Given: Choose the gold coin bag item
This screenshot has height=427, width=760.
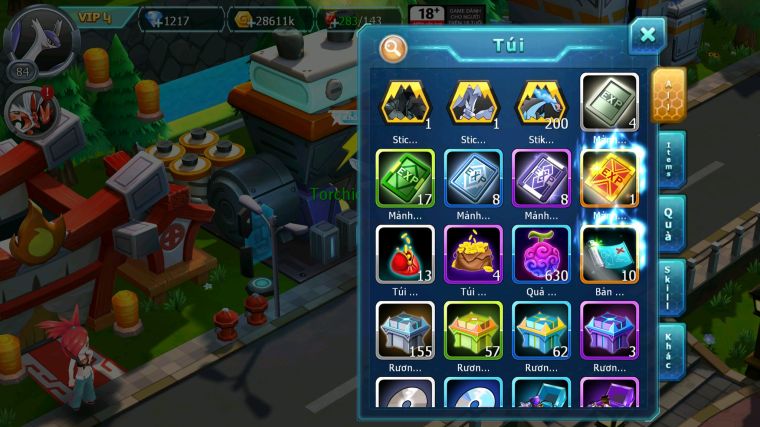Looking at the screenshot, I should coord(473,252).
